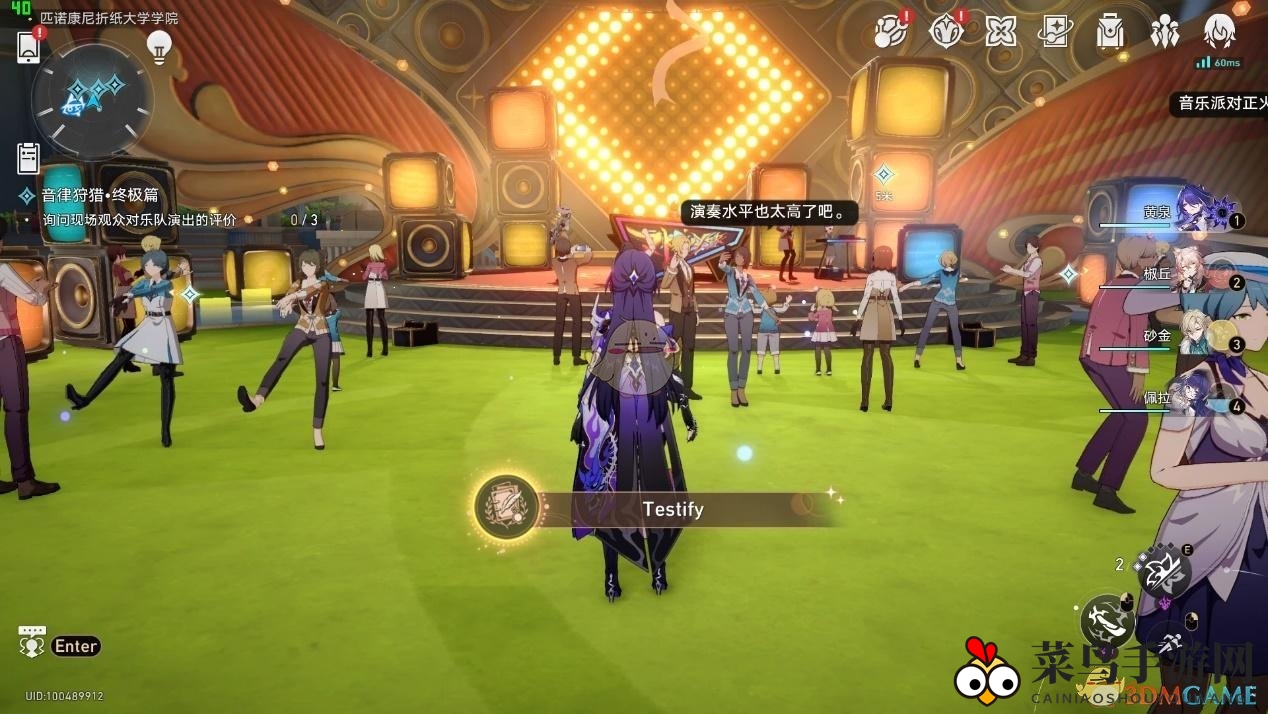
Task: Activate the technique skill icon
Action: [x=1163, y=572]
